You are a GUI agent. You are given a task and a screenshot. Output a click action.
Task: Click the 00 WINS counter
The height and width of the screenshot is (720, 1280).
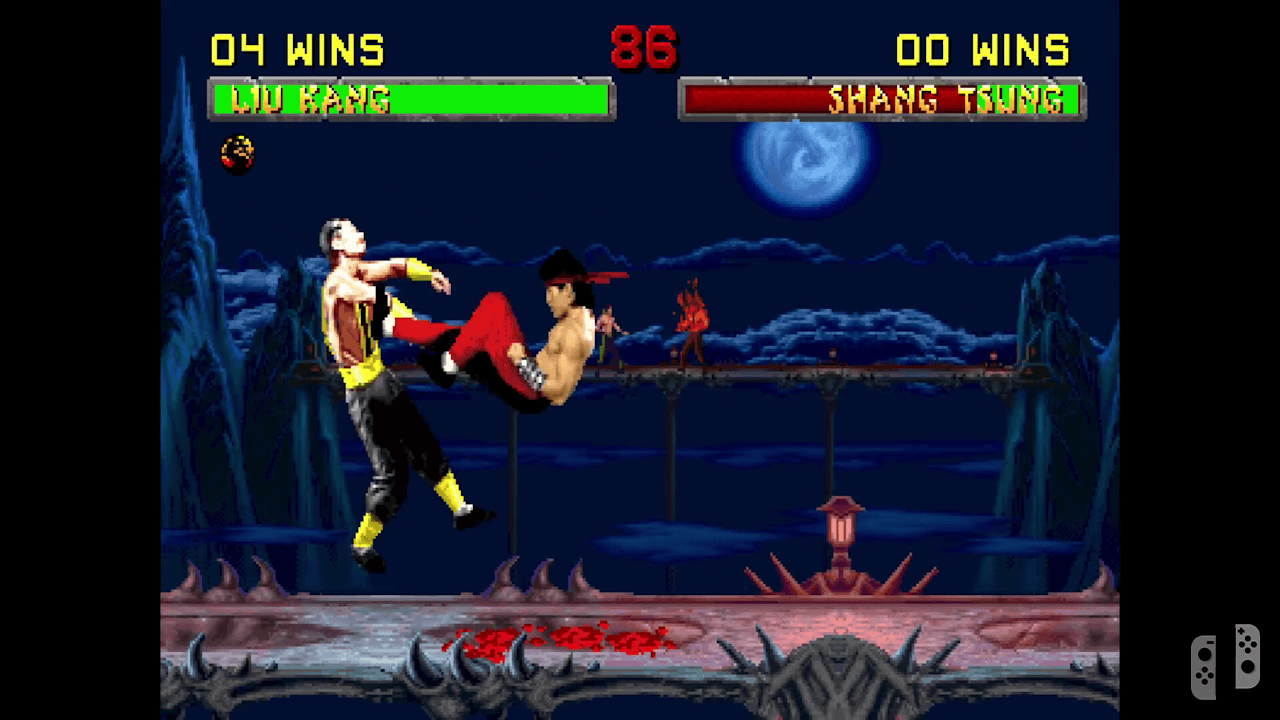coord(985,45)
